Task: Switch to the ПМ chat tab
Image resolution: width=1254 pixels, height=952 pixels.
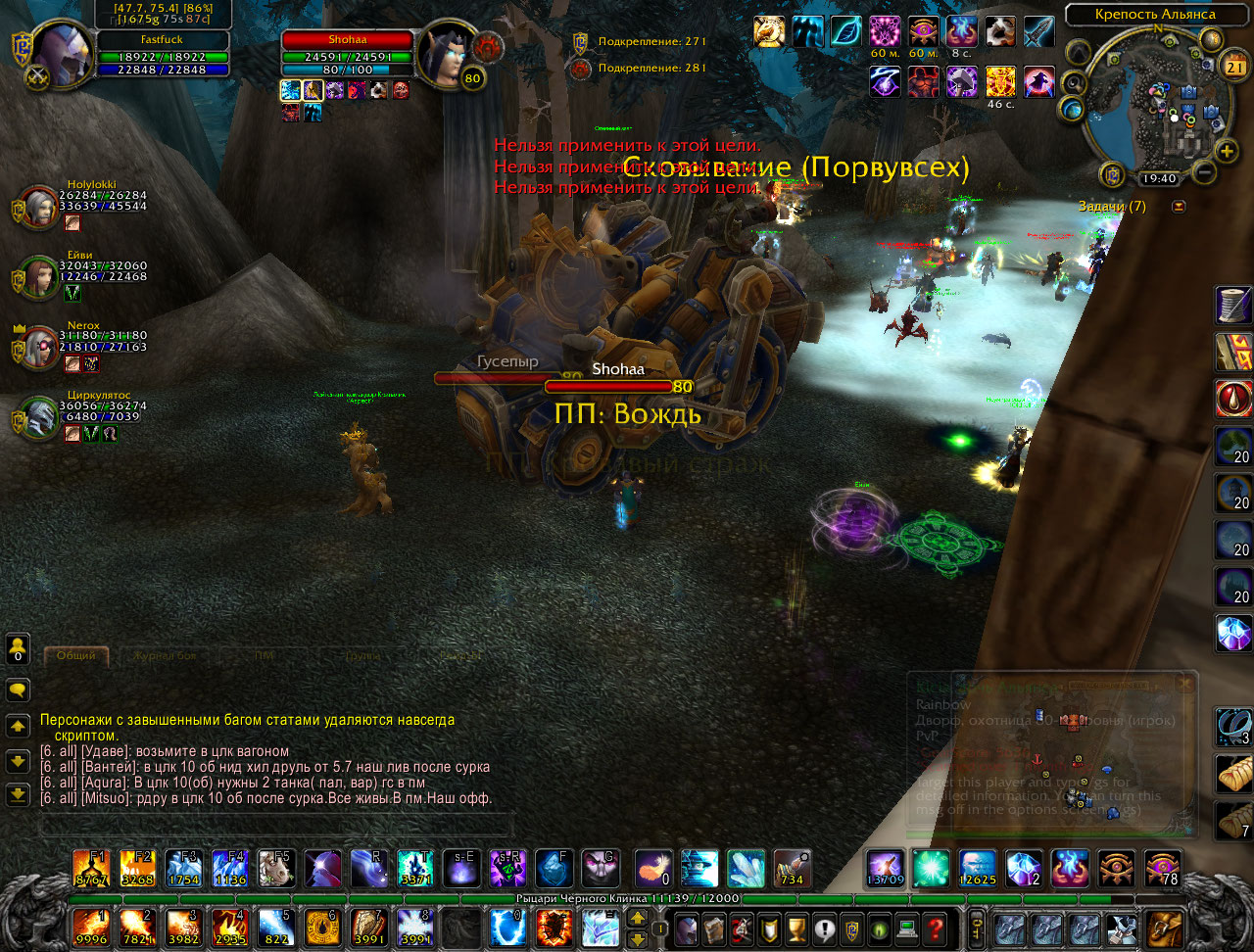Action: coord(264,655)
